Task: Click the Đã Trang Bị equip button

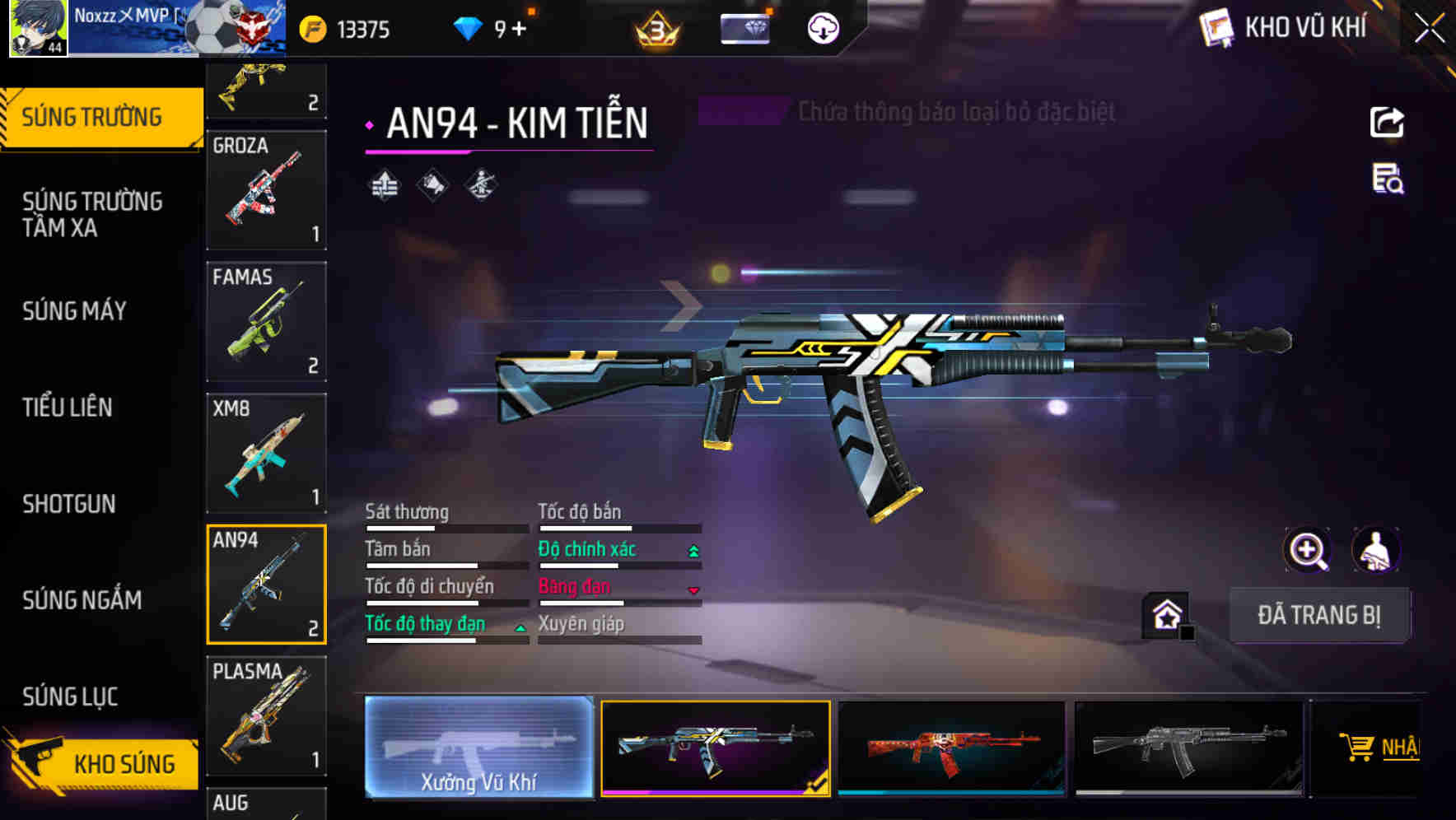Action: [x=1318, y=615]
